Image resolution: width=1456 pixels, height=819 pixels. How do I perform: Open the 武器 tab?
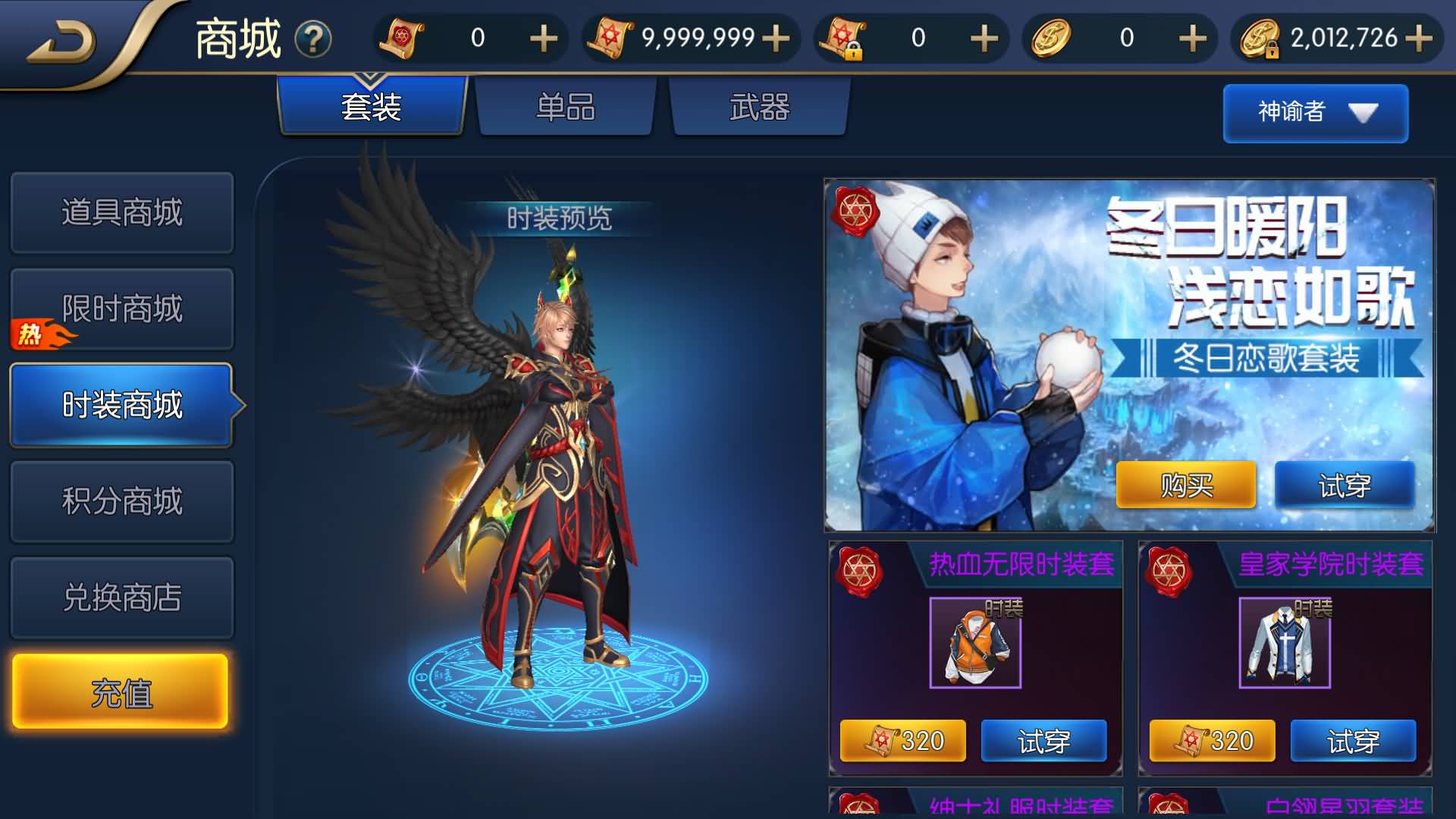tap(758, 108)
